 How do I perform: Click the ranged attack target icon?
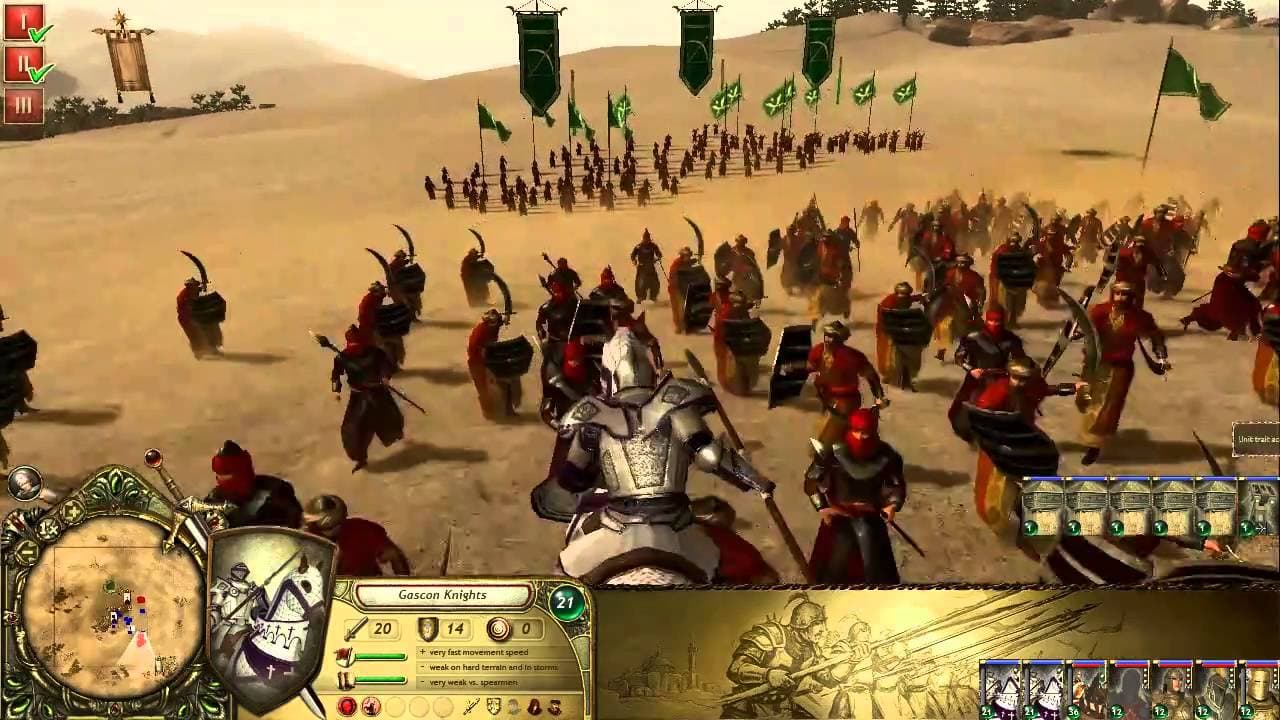[x=498, y=629]
